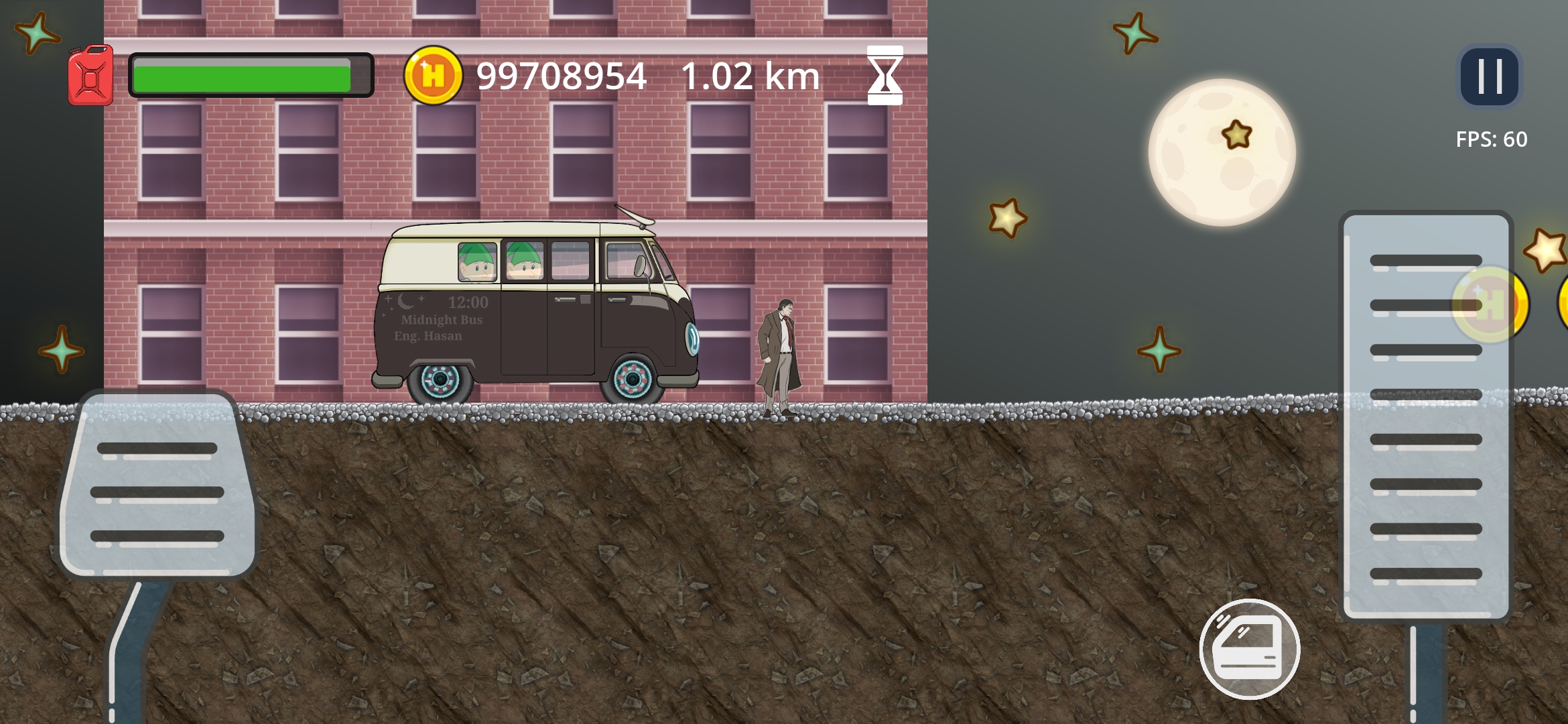Click the 1.02 km distance label
The width and height of the screenshot is (1568, 724).
pyautogui.click(x=750, y=75)
